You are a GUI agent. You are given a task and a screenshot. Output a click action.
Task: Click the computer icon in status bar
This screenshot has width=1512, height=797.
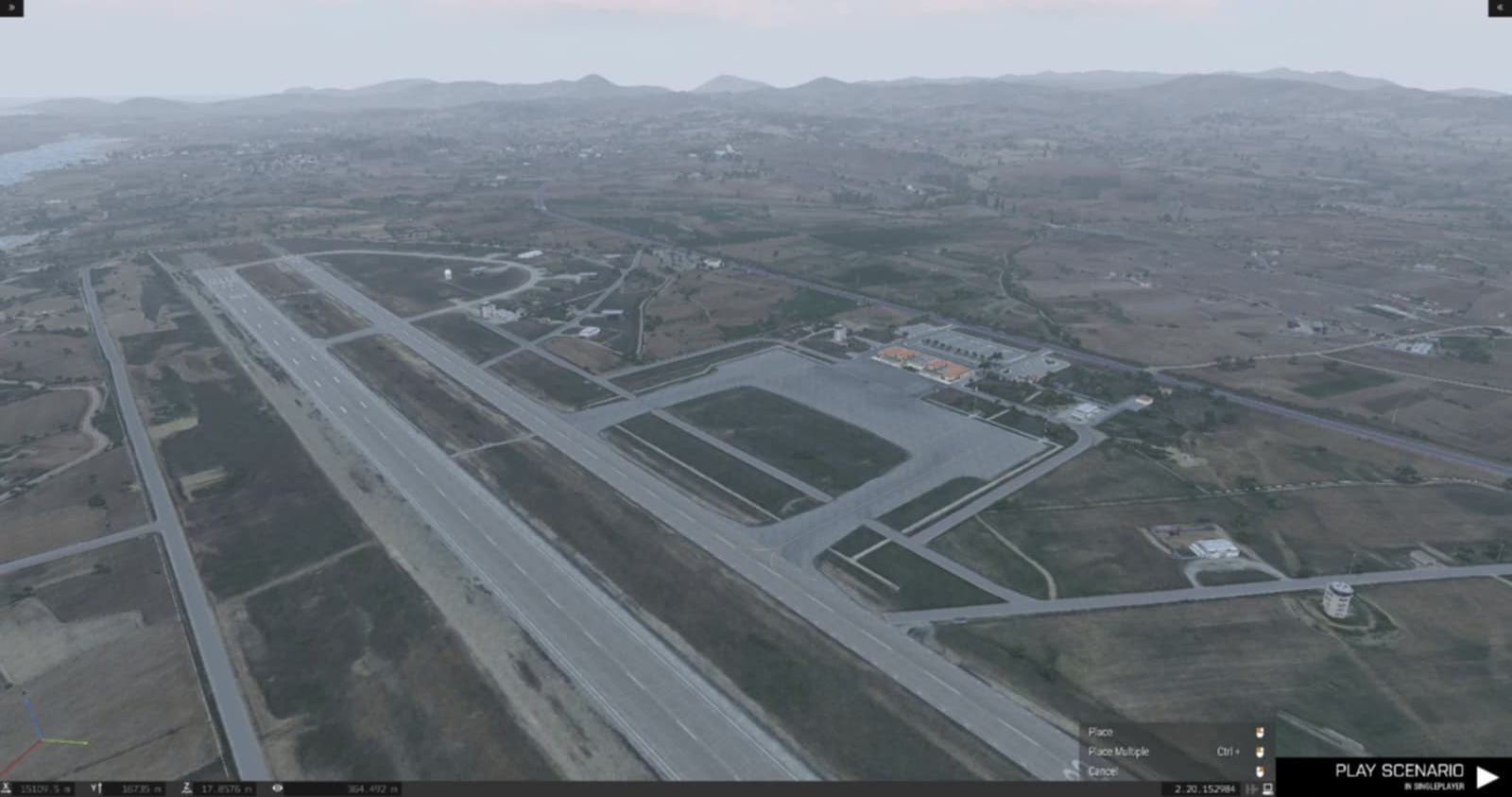(x=1267, y=788)
